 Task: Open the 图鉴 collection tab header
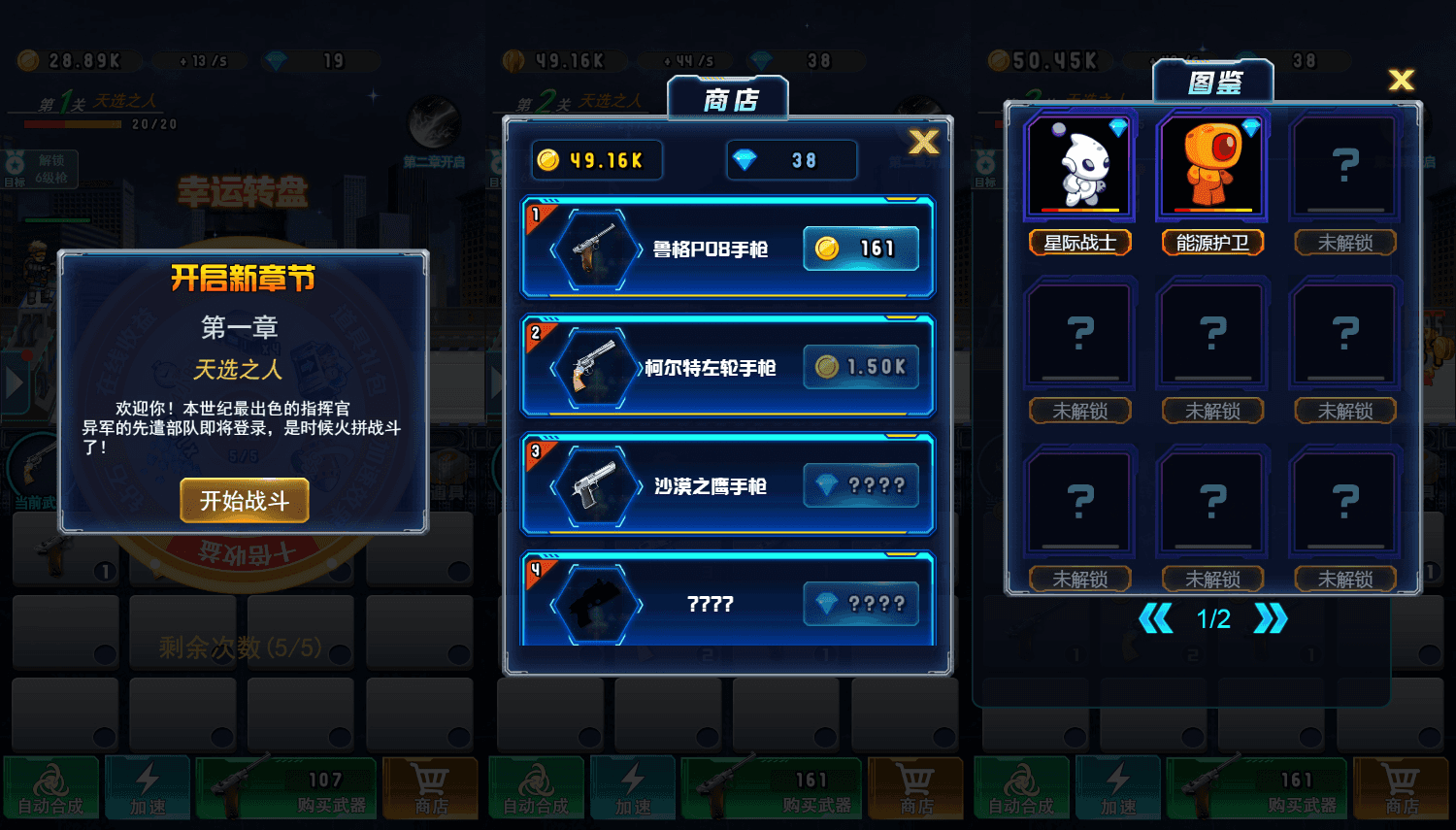click(x=1213, y=80)
